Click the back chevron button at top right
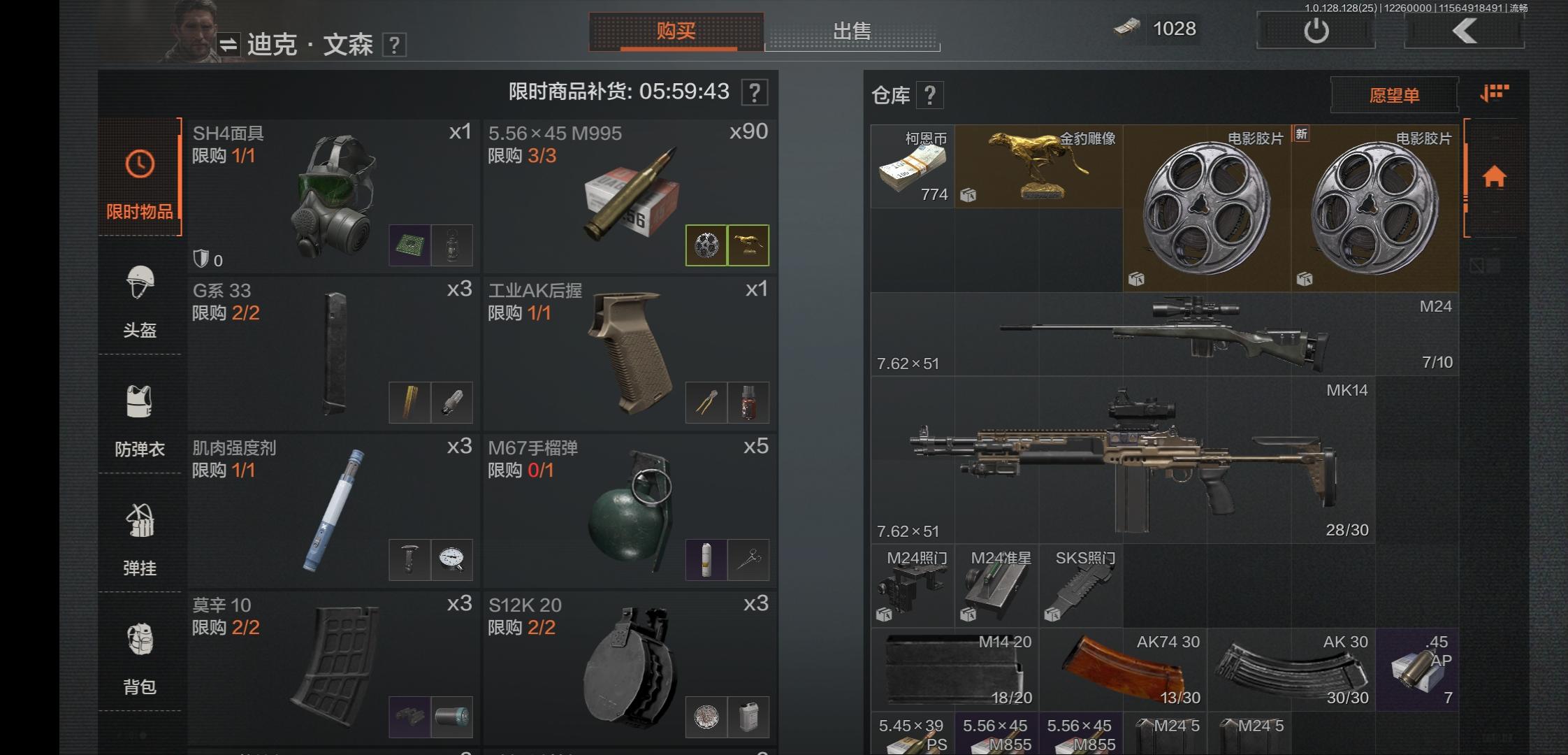The width and height of the screenshot is (1568, 755). (1465, 31)
